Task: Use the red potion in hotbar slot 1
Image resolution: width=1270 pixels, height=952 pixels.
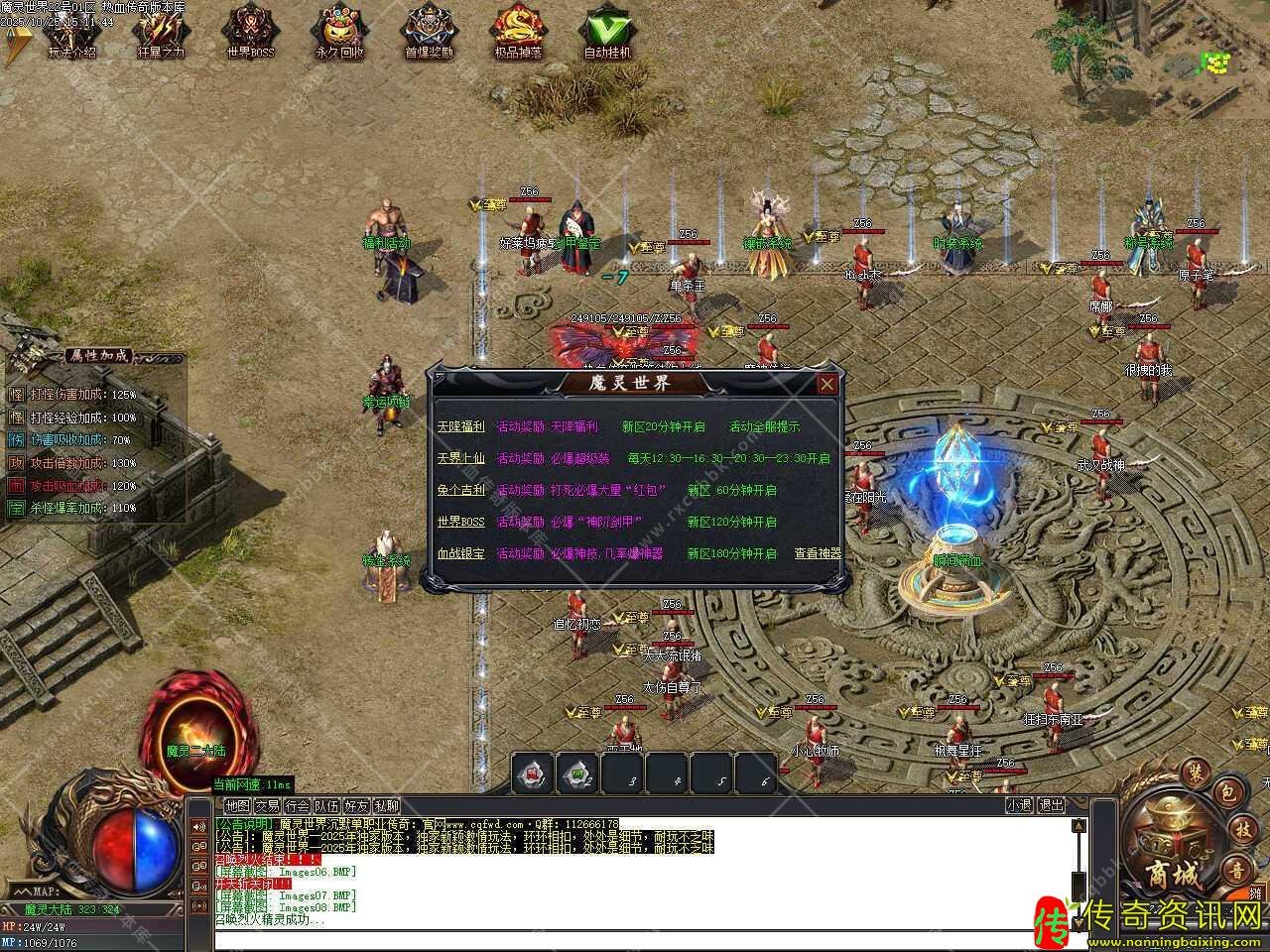Action: pos(533,773)
